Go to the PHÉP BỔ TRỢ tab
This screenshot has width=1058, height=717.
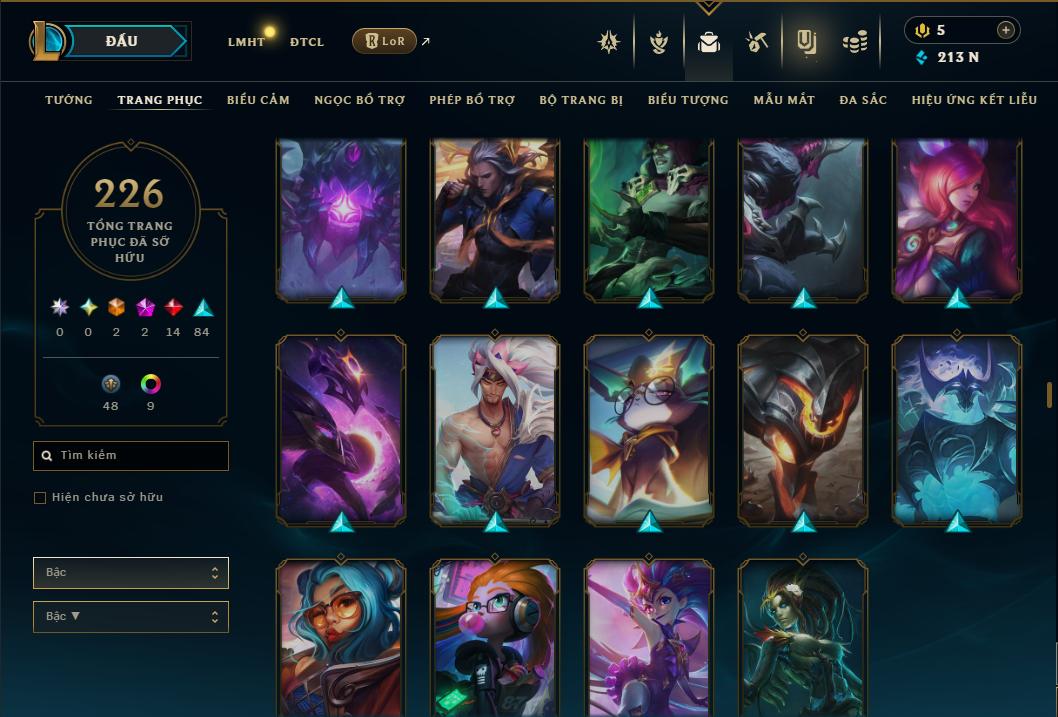(472, 100)
